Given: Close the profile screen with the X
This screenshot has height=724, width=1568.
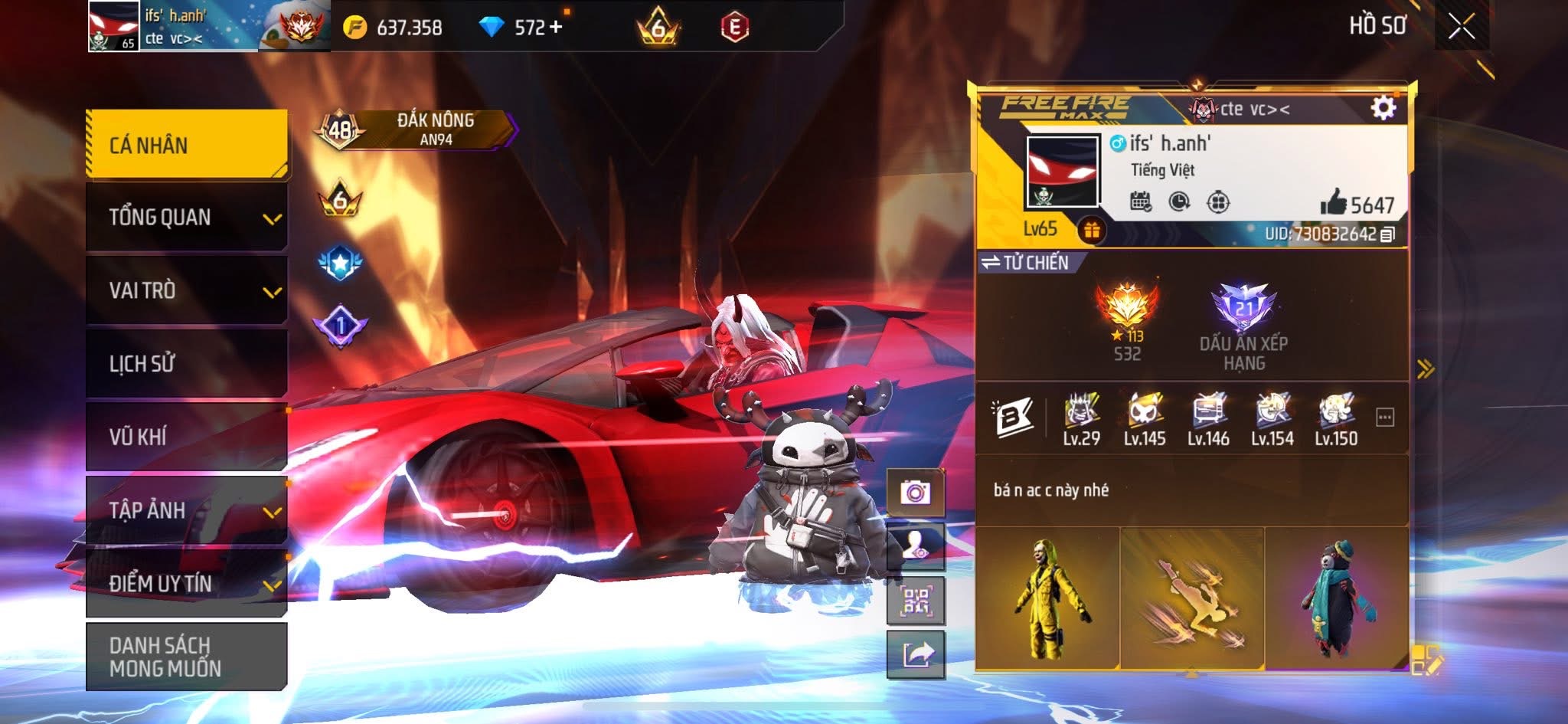Looking at the screenshot, I should (x=1461, y=27).
